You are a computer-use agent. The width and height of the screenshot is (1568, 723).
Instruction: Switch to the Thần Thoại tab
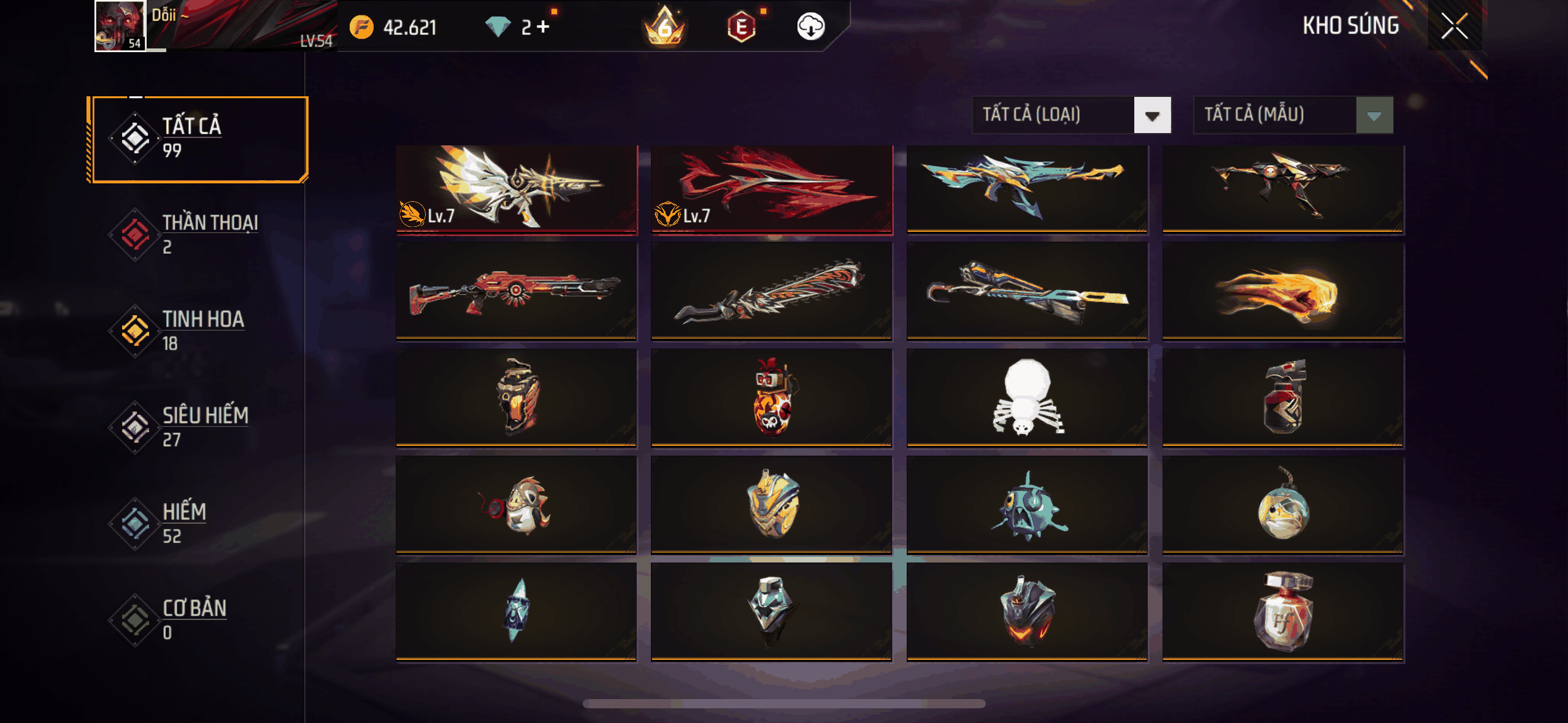coord(198,234)
